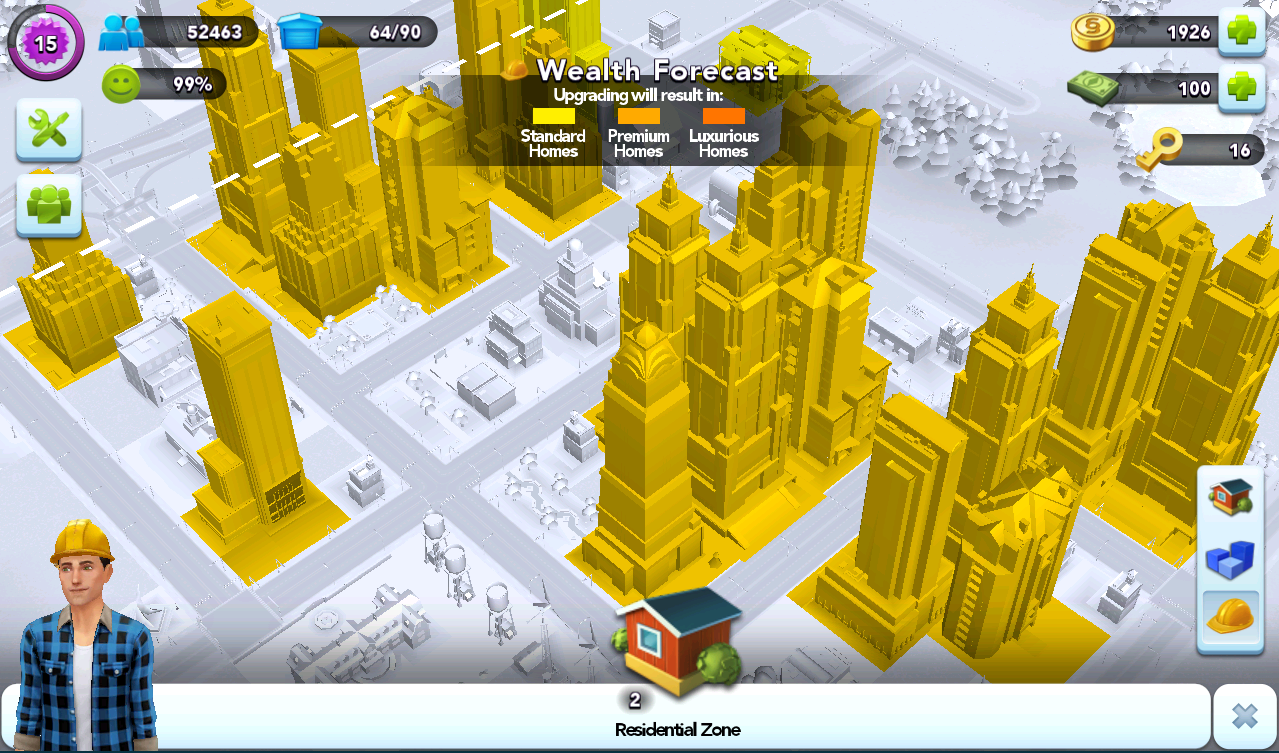Viewport: 1279px width, 753px height.
Task: Select the Residential Zone house icon
Action: 678,640
